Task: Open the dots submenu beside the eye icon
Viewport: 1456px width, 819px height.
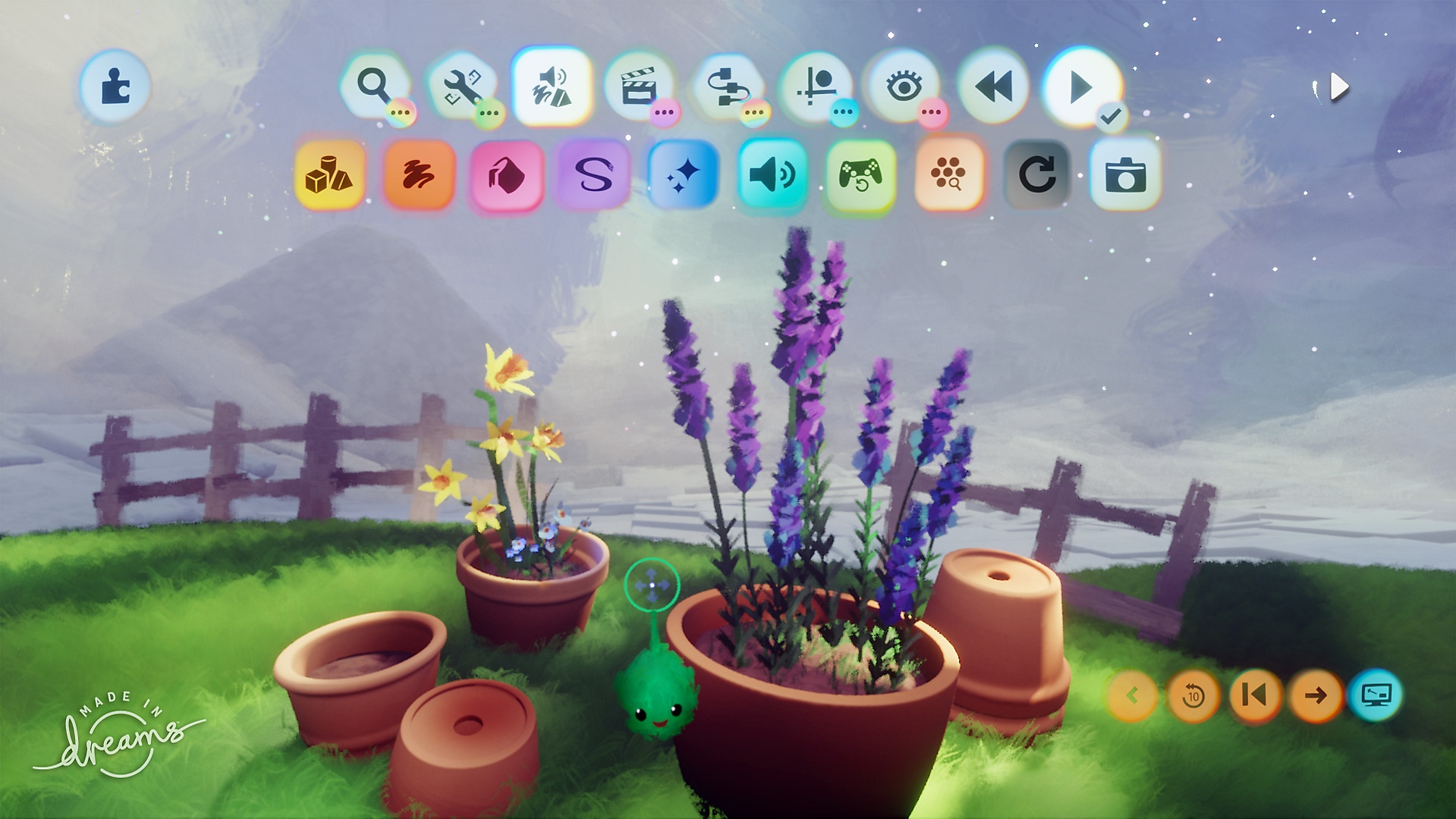Action: tap(930, 111)
